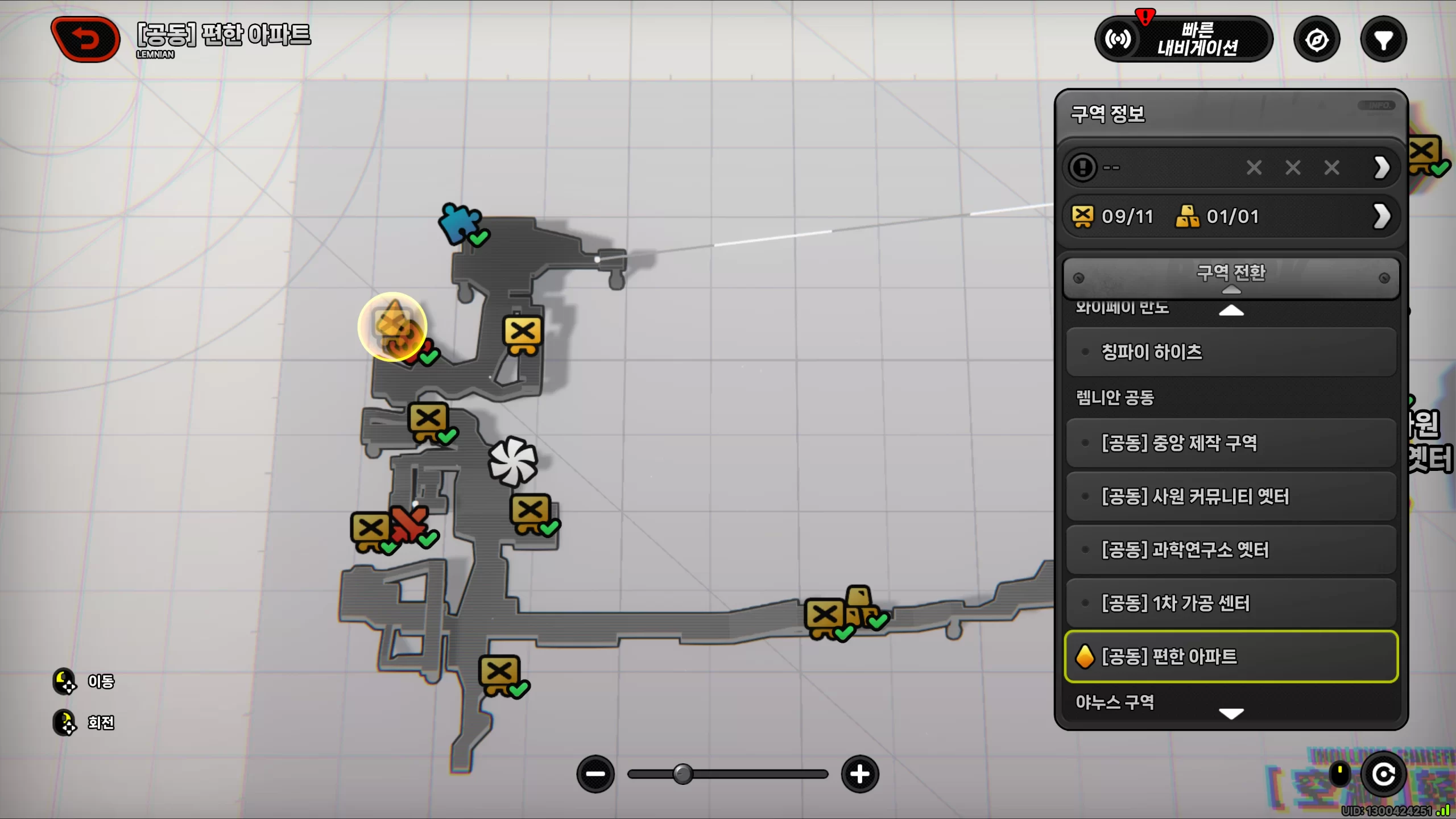Reset map view with circular arrow button
Image resolution: width=1456 pixels, height=819 pixels.
[1383, 774]
